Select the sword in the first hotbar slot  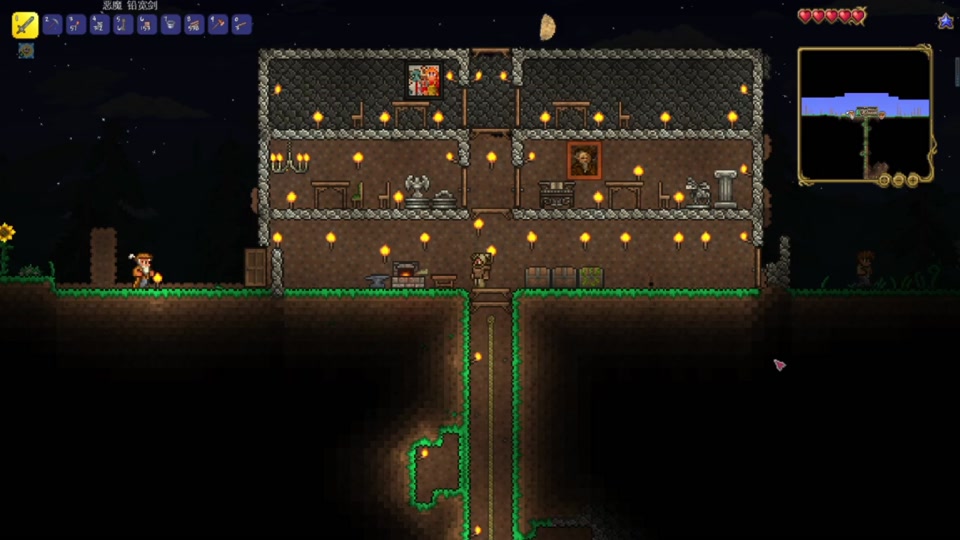25,25
